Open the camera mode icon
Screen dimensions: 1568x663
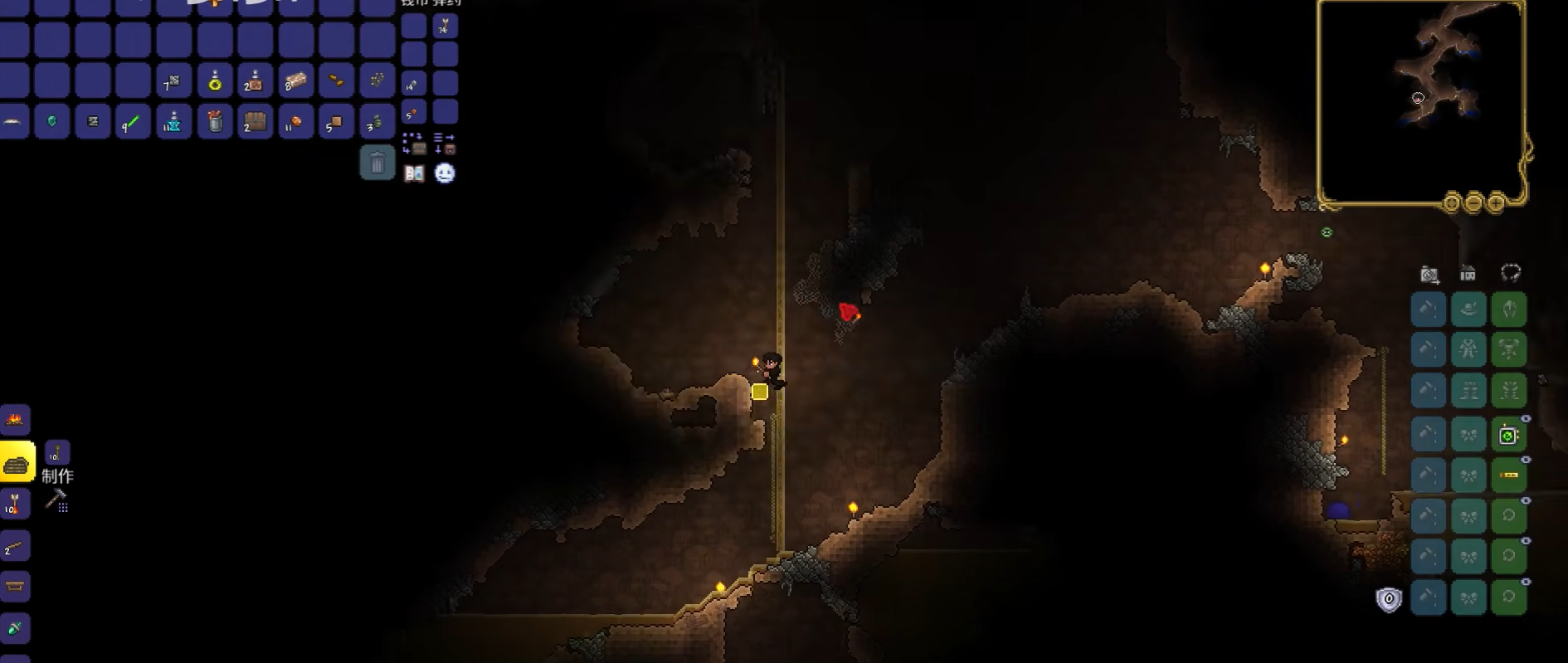(x=1429, y=274)
